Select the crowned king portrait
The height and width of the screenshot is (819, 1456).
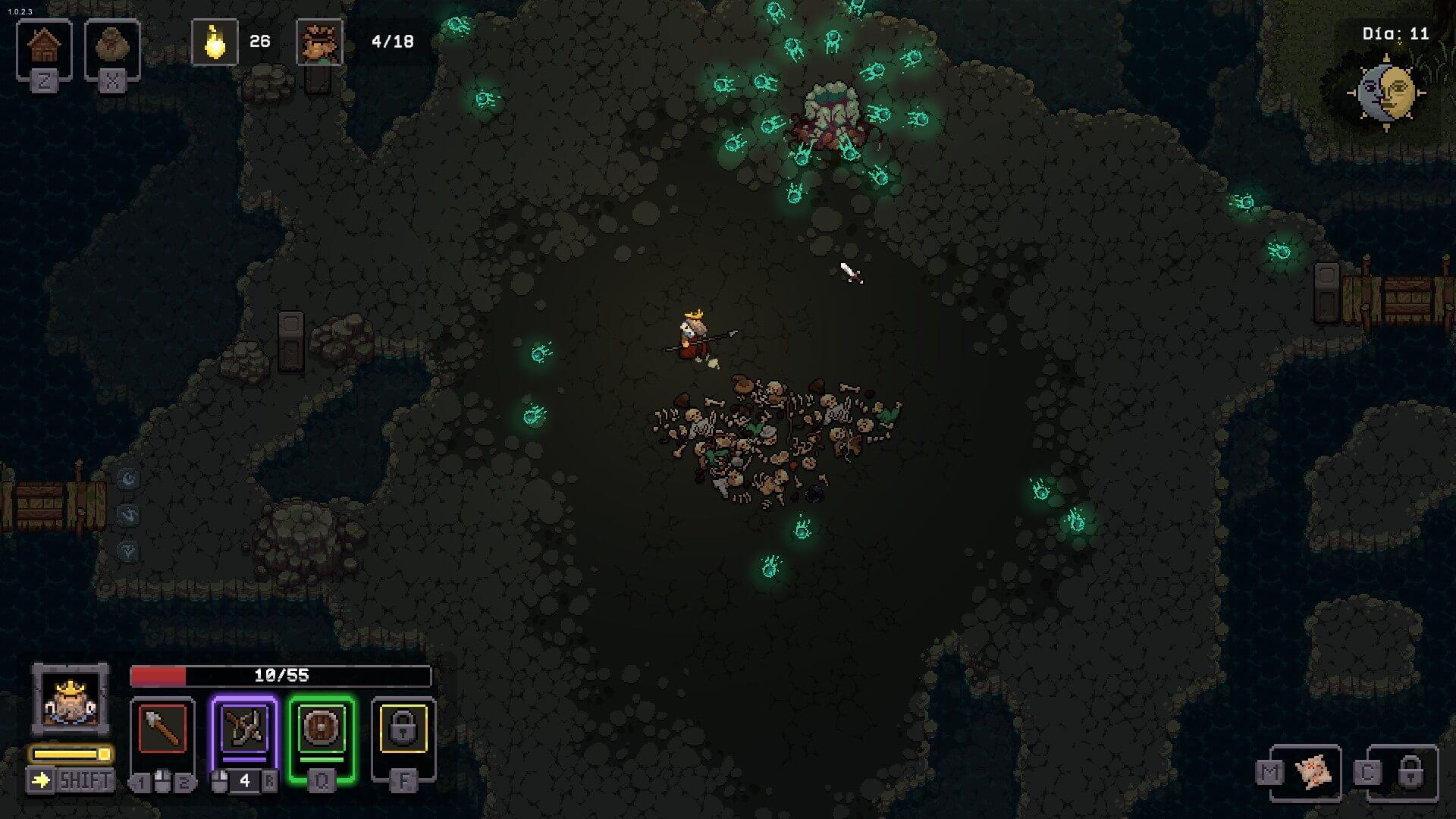coord(70,699)
